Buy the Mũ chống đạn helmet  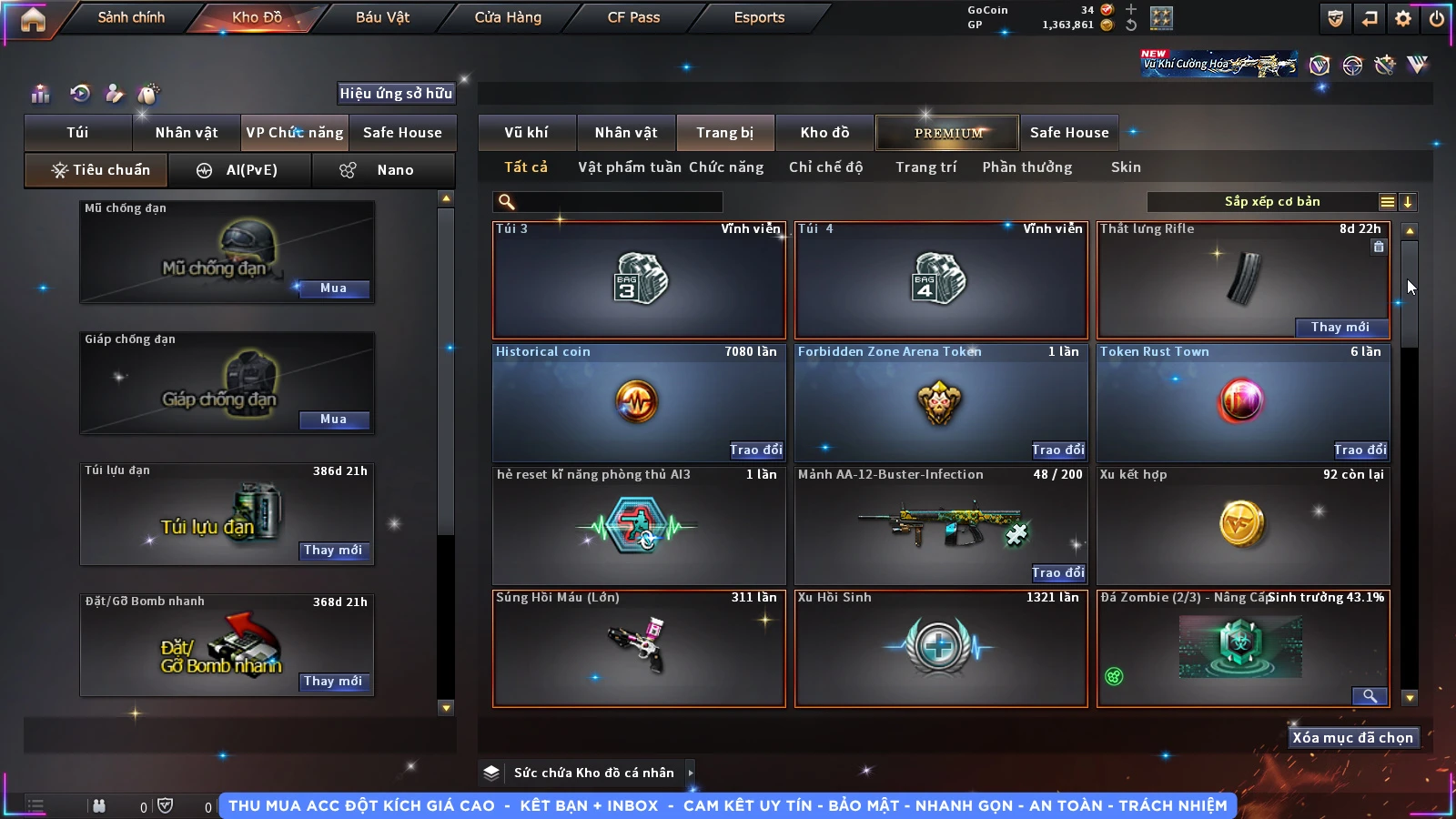tap(333, 288)
